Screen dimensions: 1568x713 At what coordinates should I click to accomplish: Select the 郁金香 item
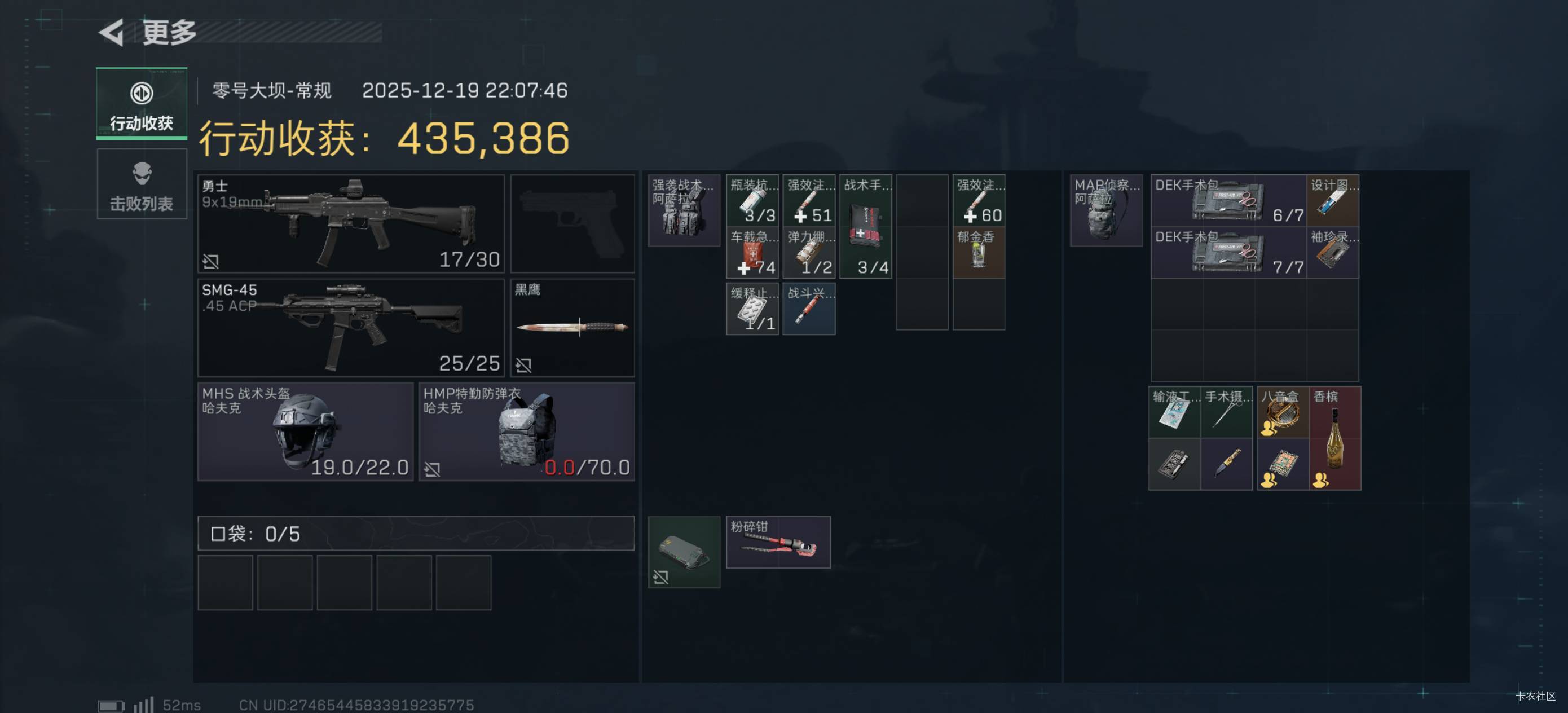point(978,252)
